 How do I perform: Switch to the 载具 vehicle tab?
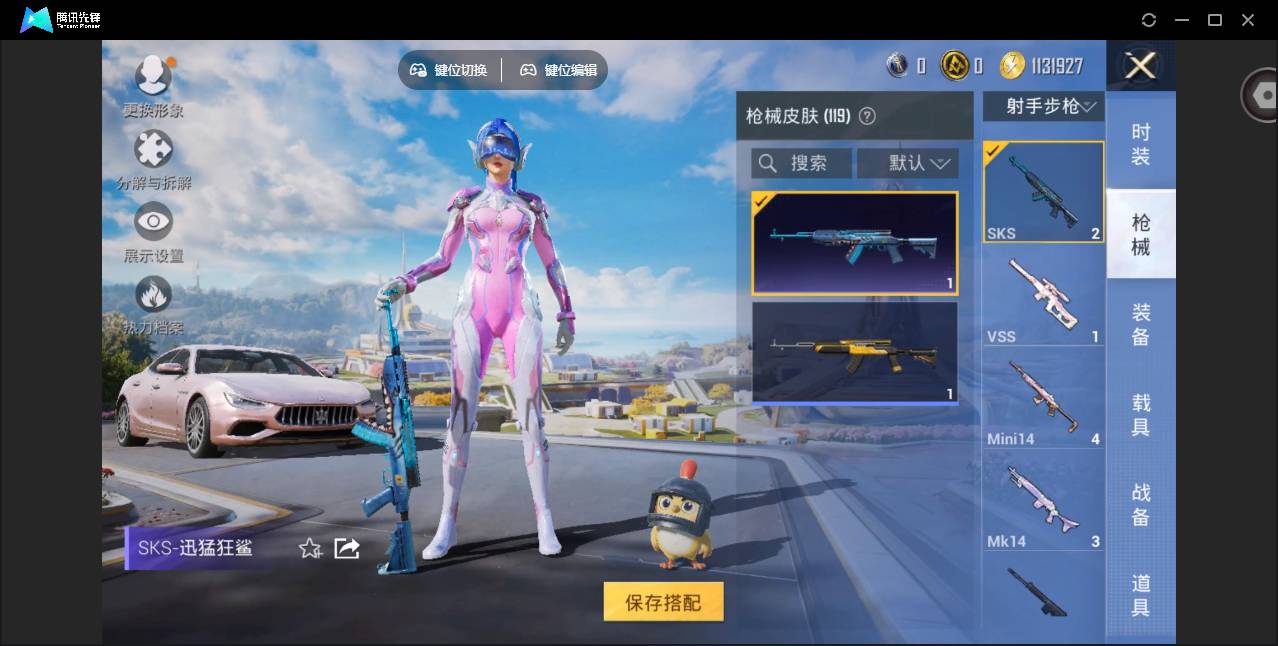point(1140,415)
